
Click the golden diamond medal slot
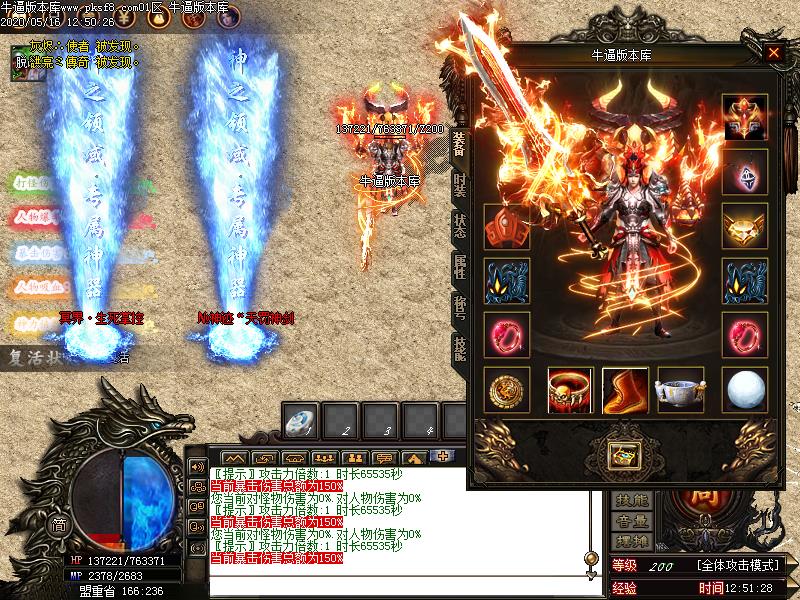click(x=745, y=227)
